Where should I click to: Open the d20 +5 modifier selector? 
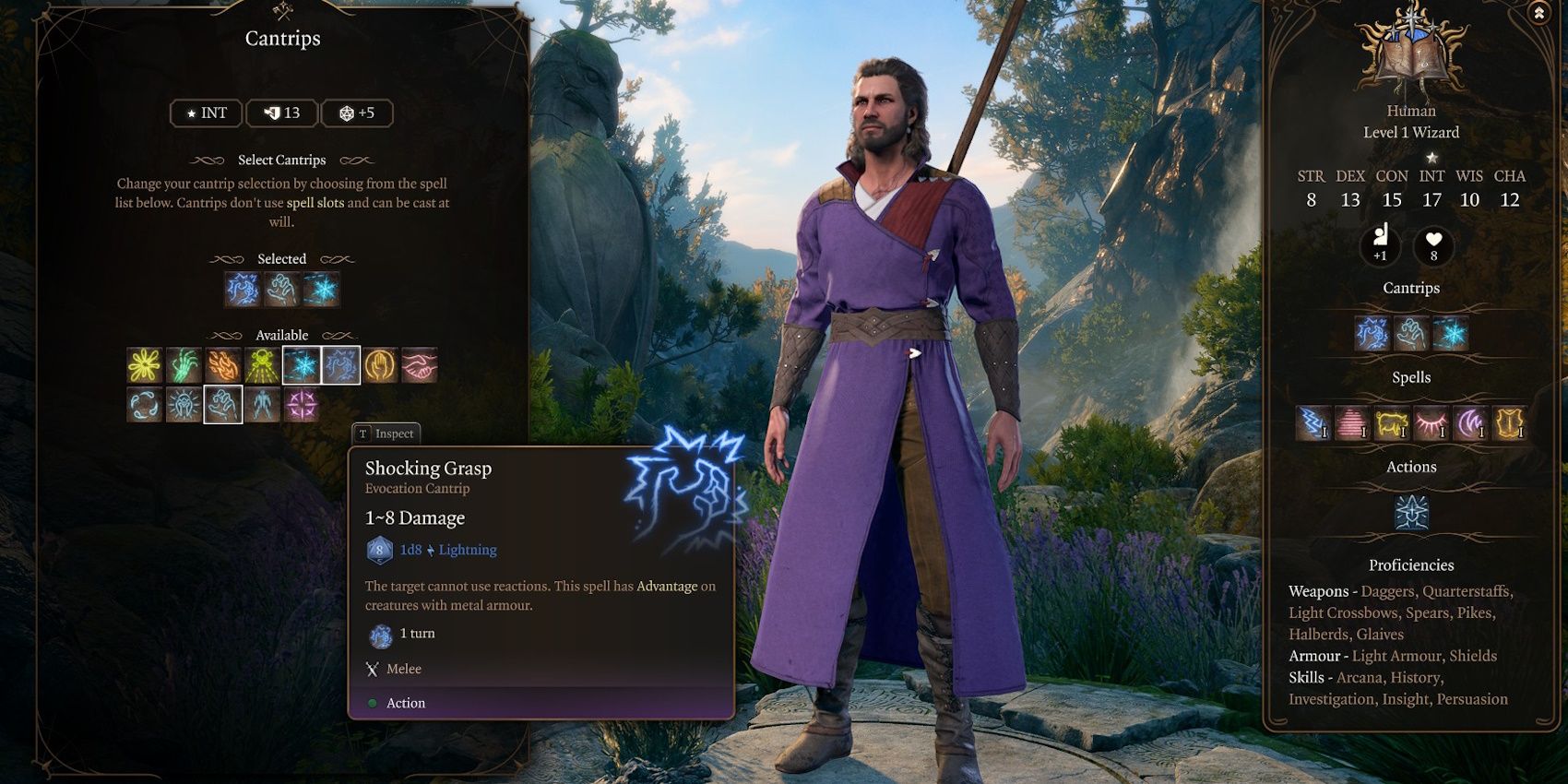tap(358, 113)
